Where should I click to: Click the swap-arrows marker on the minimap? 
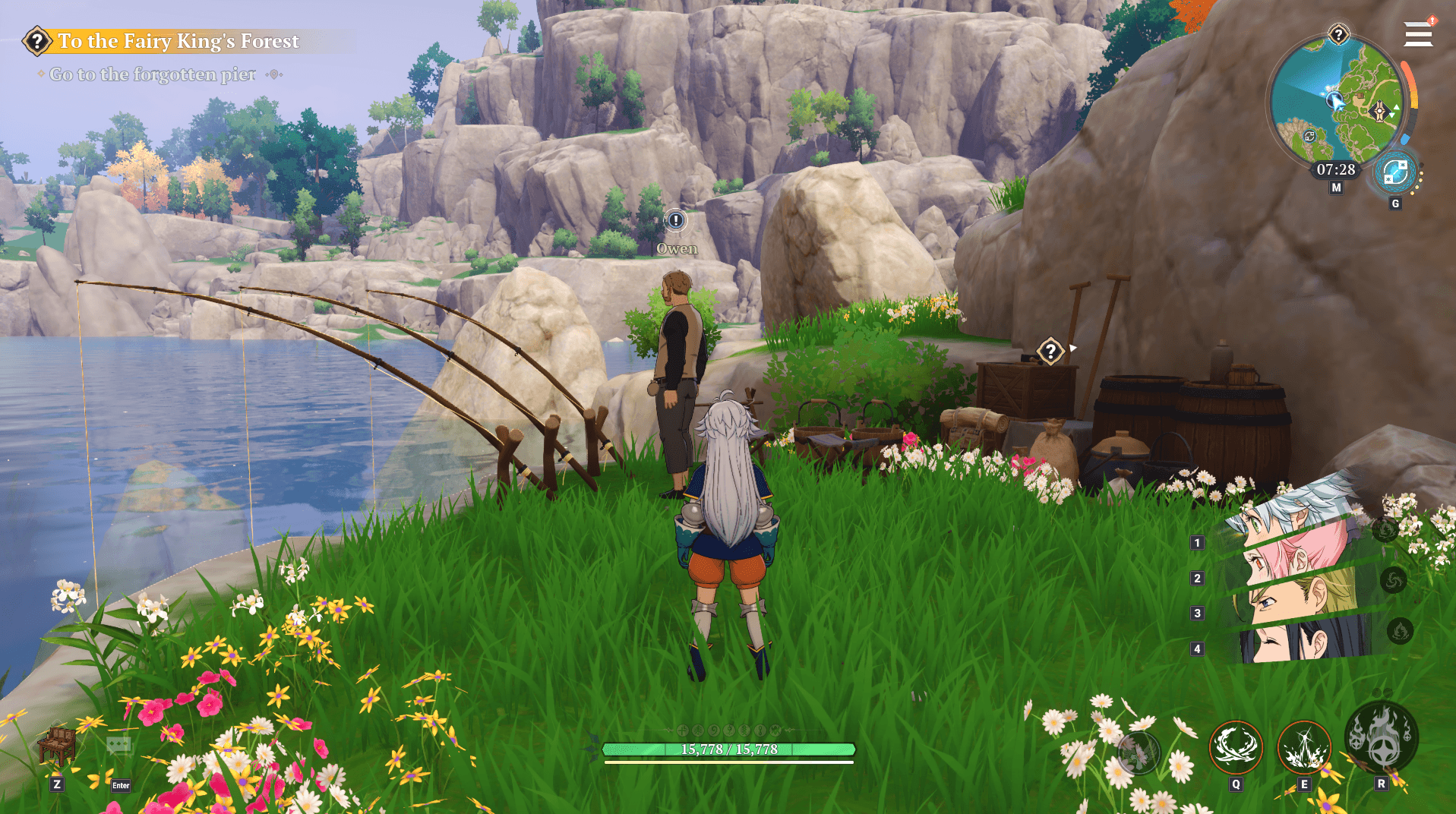tap(1309, 137)
